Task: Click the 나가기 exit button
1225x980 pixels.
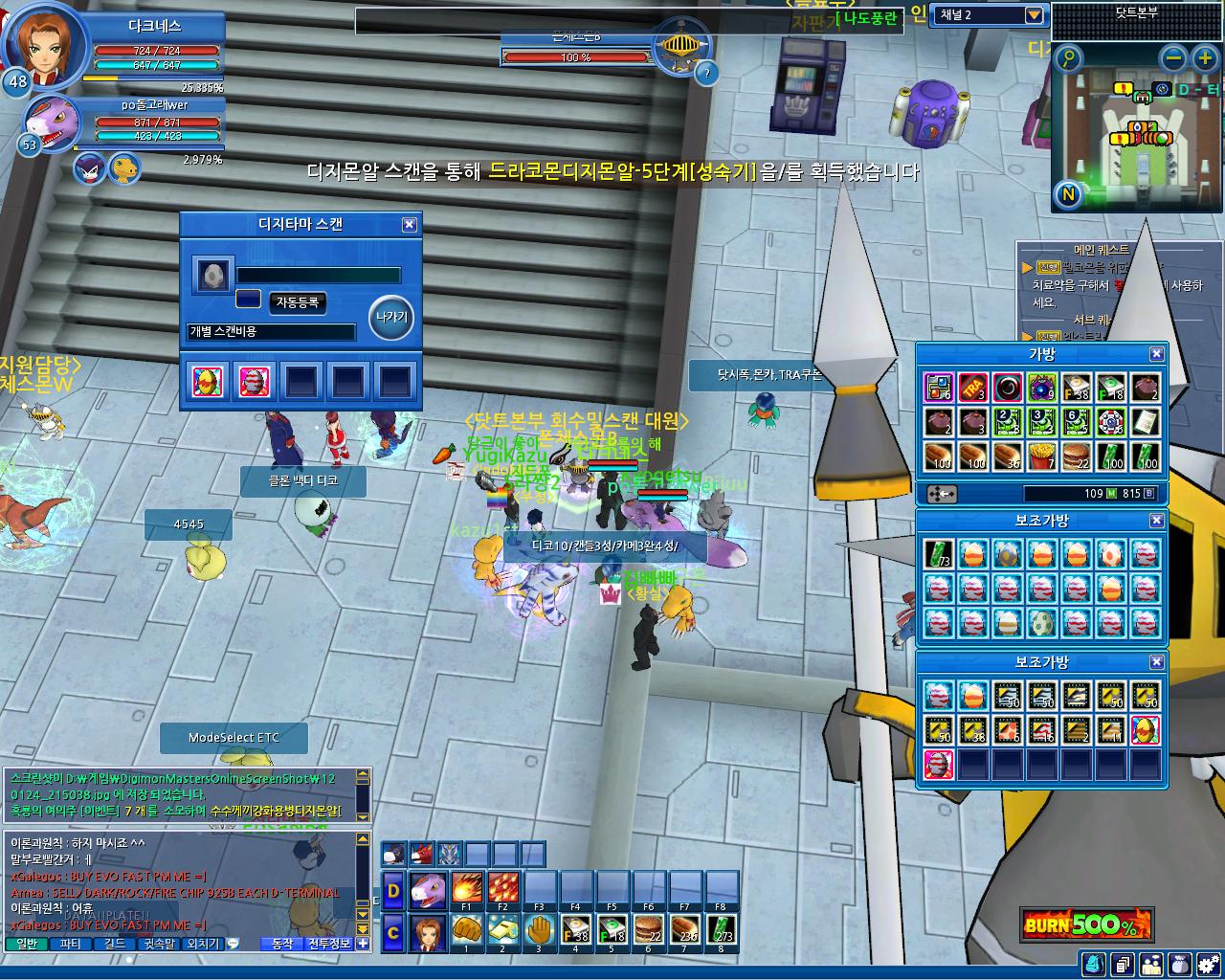Action: [x=391, y=318]
